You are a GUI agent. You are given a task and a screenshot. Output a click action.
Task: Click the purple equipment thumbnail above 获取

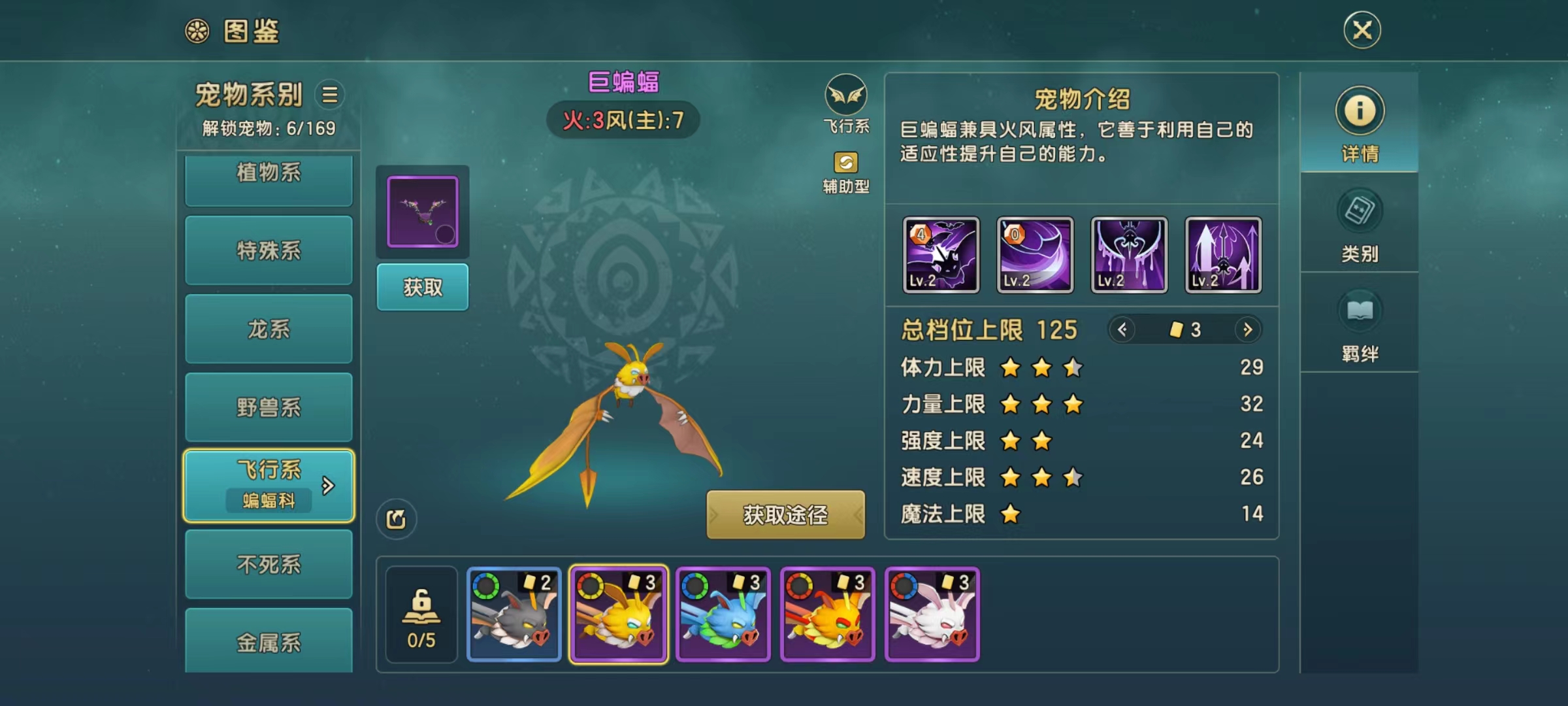(x=422, y=211)
